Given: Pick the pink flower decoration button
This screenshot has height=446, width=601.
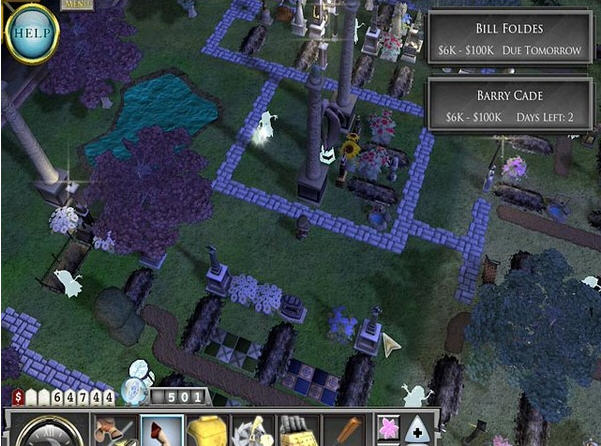Looking at the screenshot, I should [389, 430].
